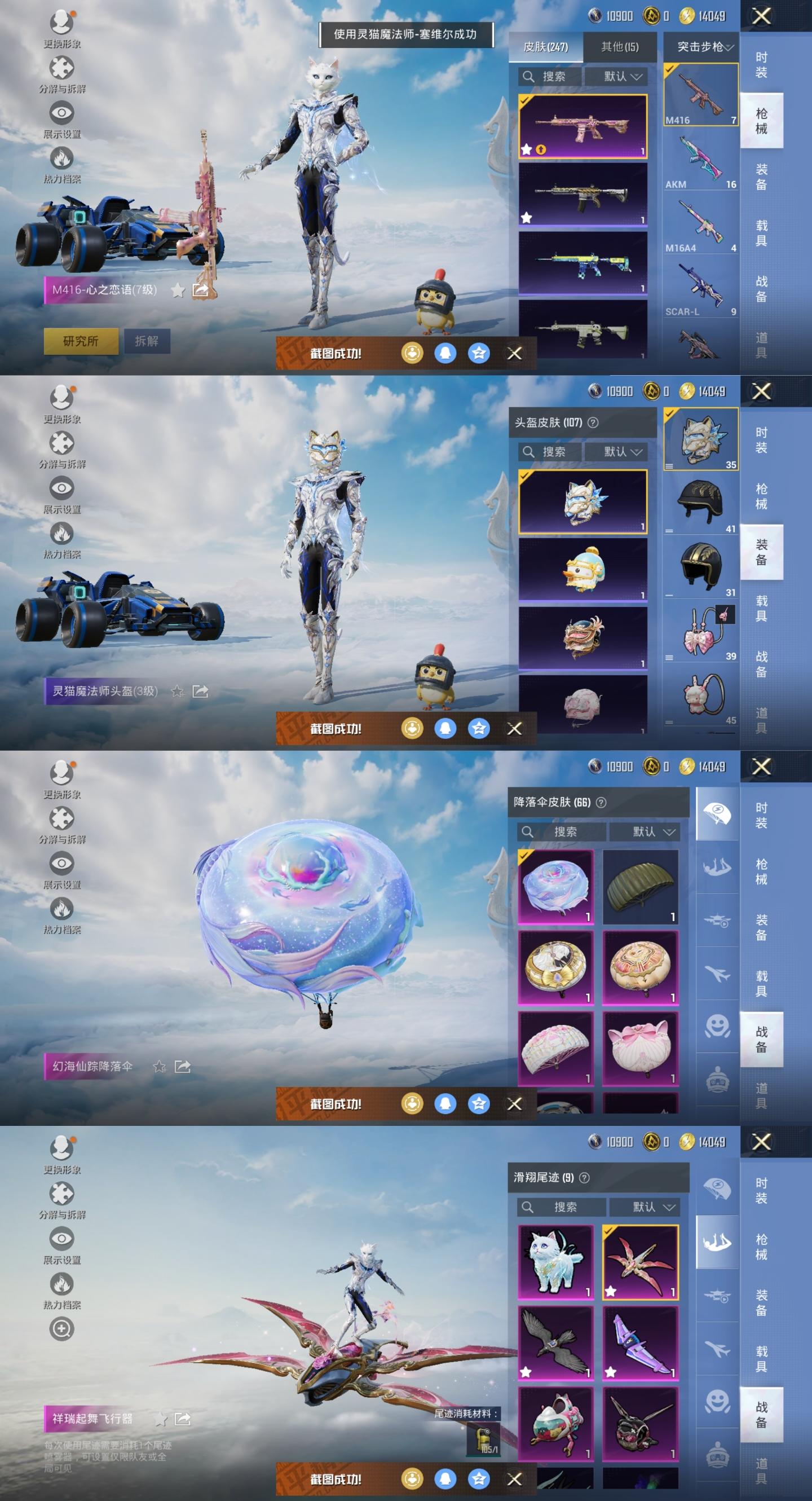
Task: Select the yellow duck helmet skin
Action: click(582, 569)
